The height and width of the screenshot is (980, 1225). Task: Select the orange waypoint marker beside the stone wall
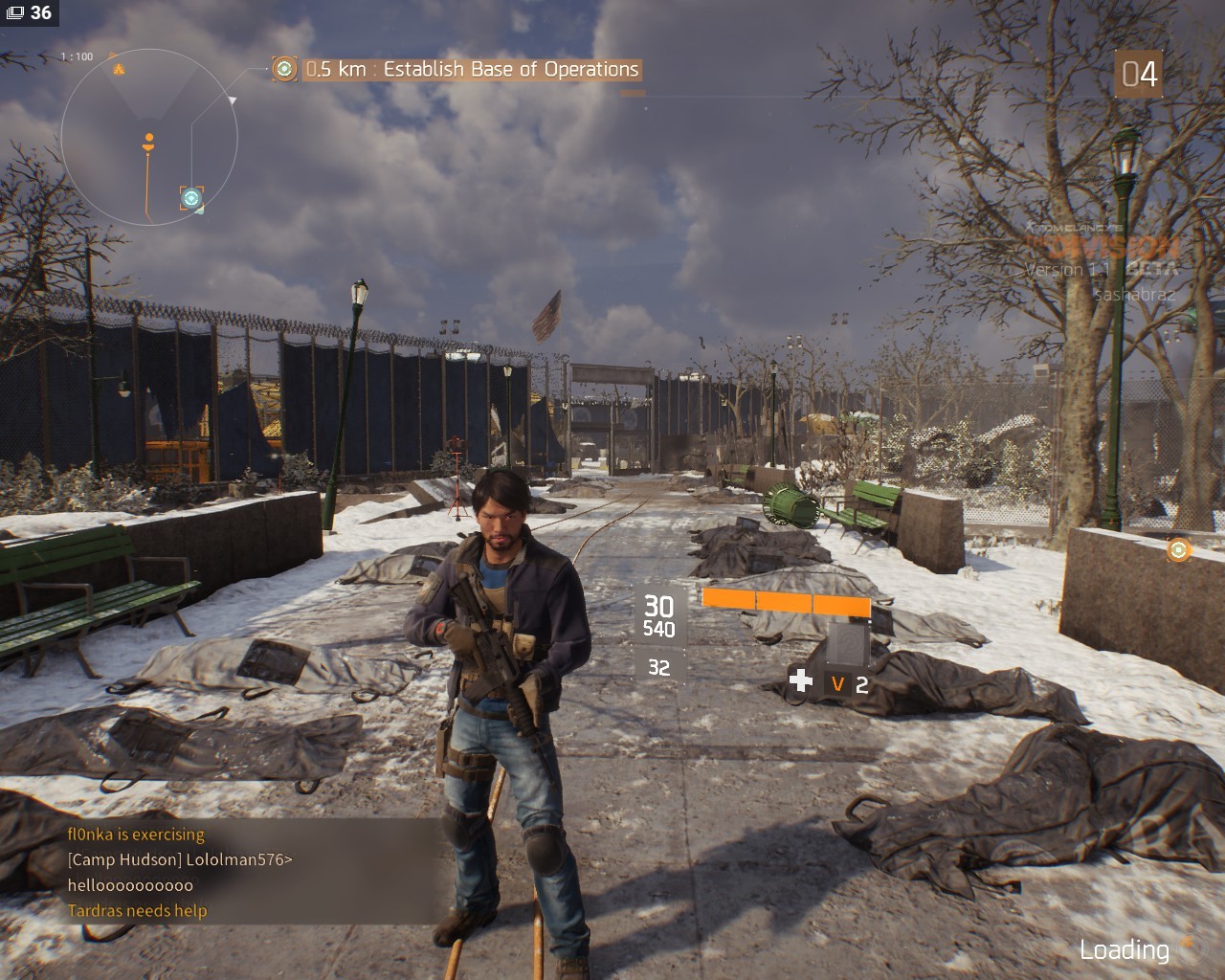[x=1178, y=549]
